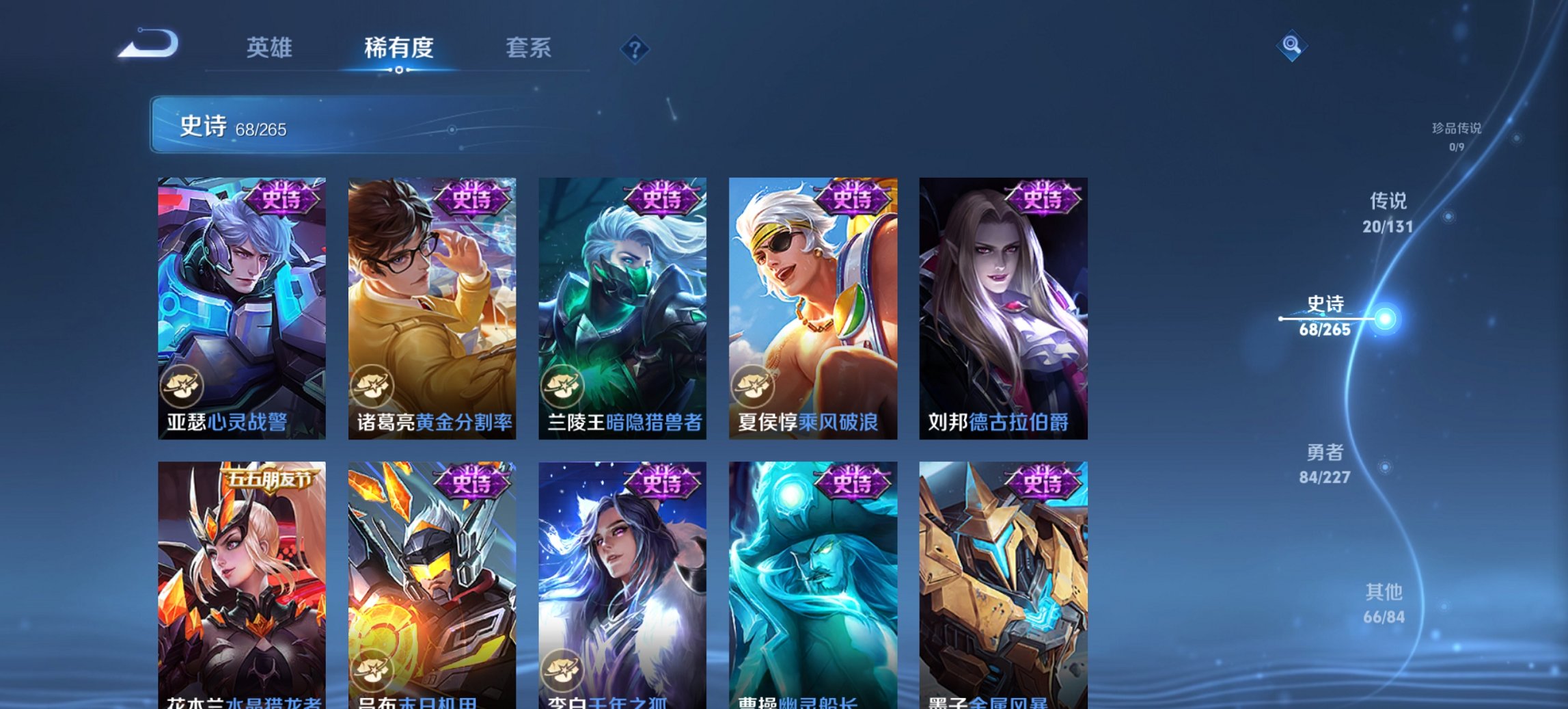Open the help question mark icon
This screenshot has height=709, width=1568.
pos(635,49)
